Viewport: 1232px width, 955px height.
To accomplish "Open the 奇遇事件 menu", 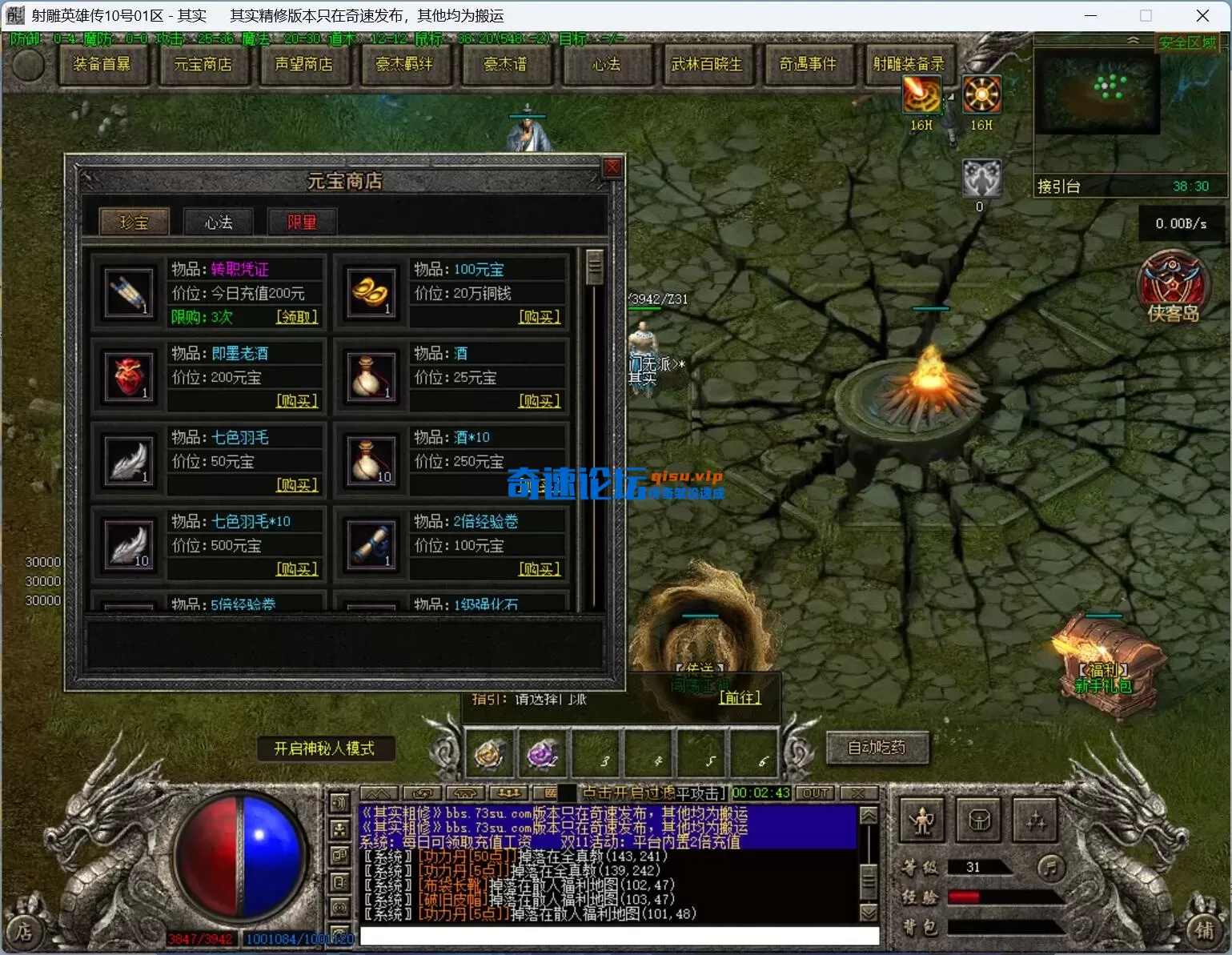I will pyautogui.click(x=808, y=64).
